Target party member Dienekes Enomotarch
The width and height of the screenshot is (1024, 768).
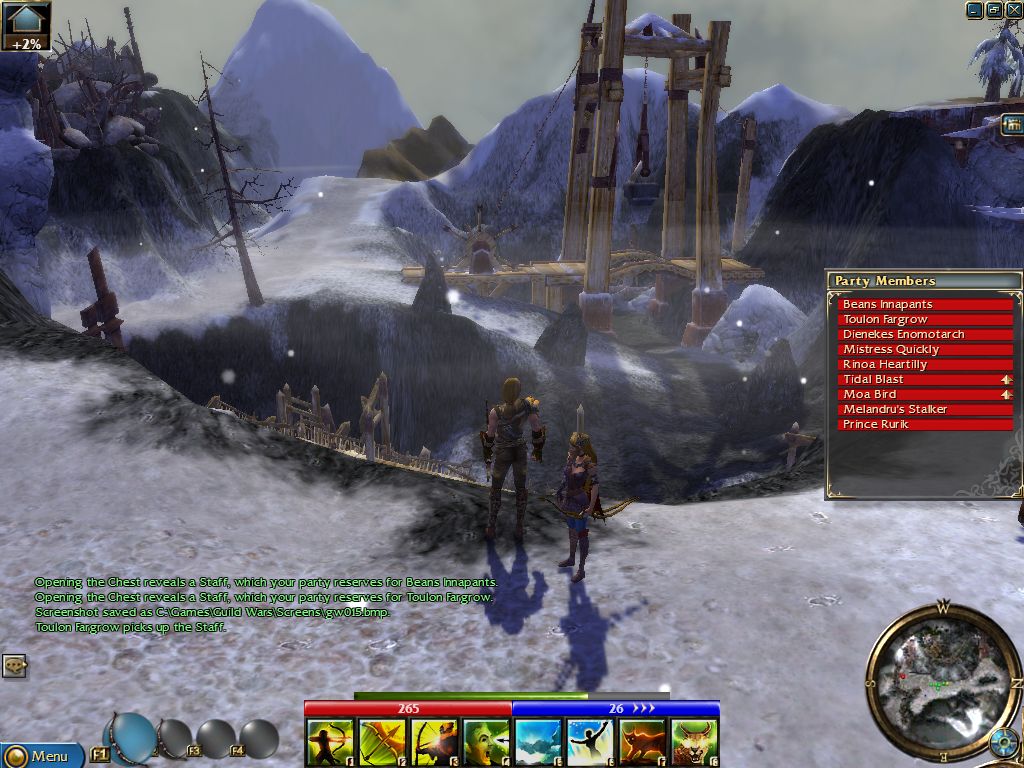coord(925,334)
